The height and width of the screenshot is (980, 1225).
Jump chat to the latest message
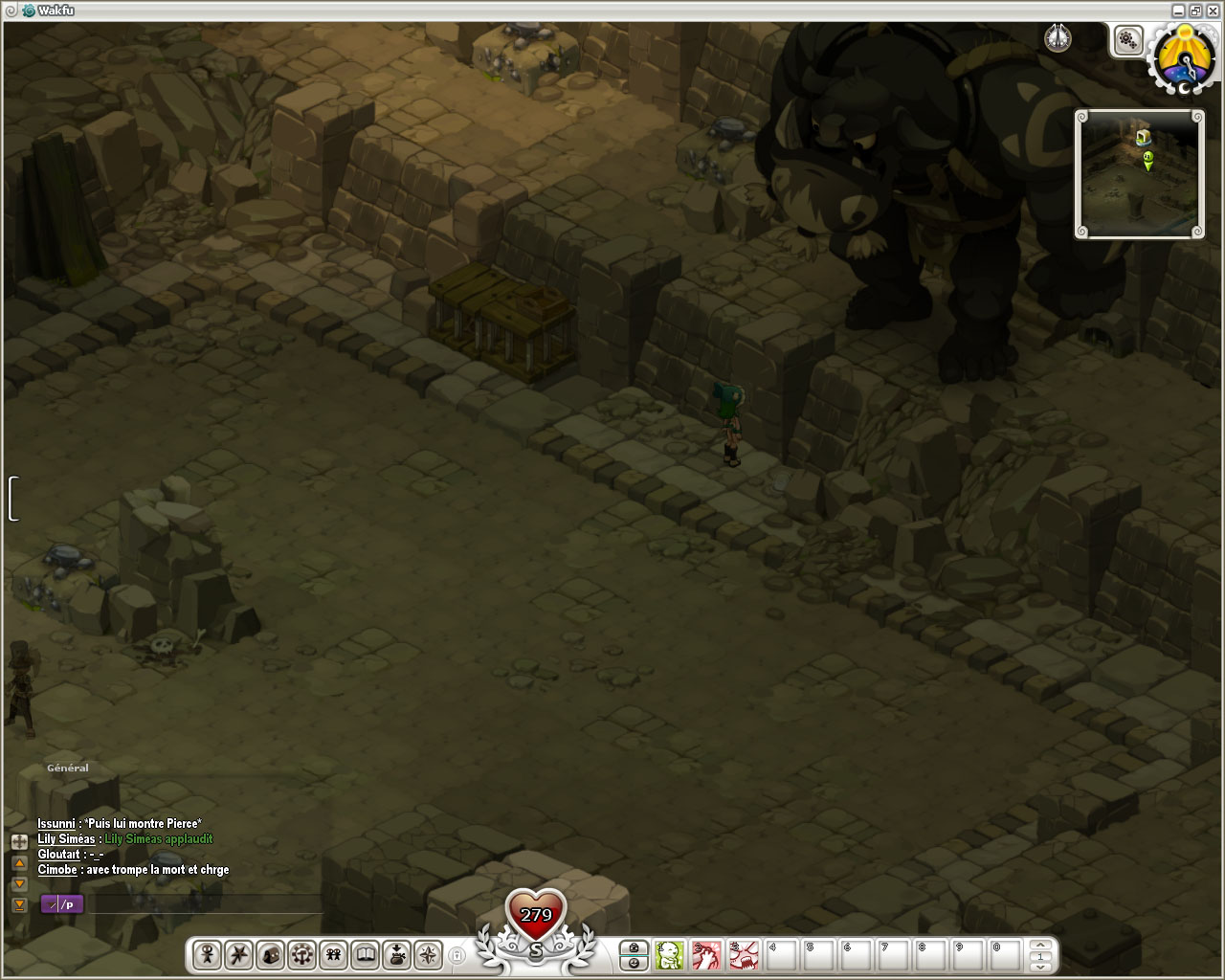[19, 904]
